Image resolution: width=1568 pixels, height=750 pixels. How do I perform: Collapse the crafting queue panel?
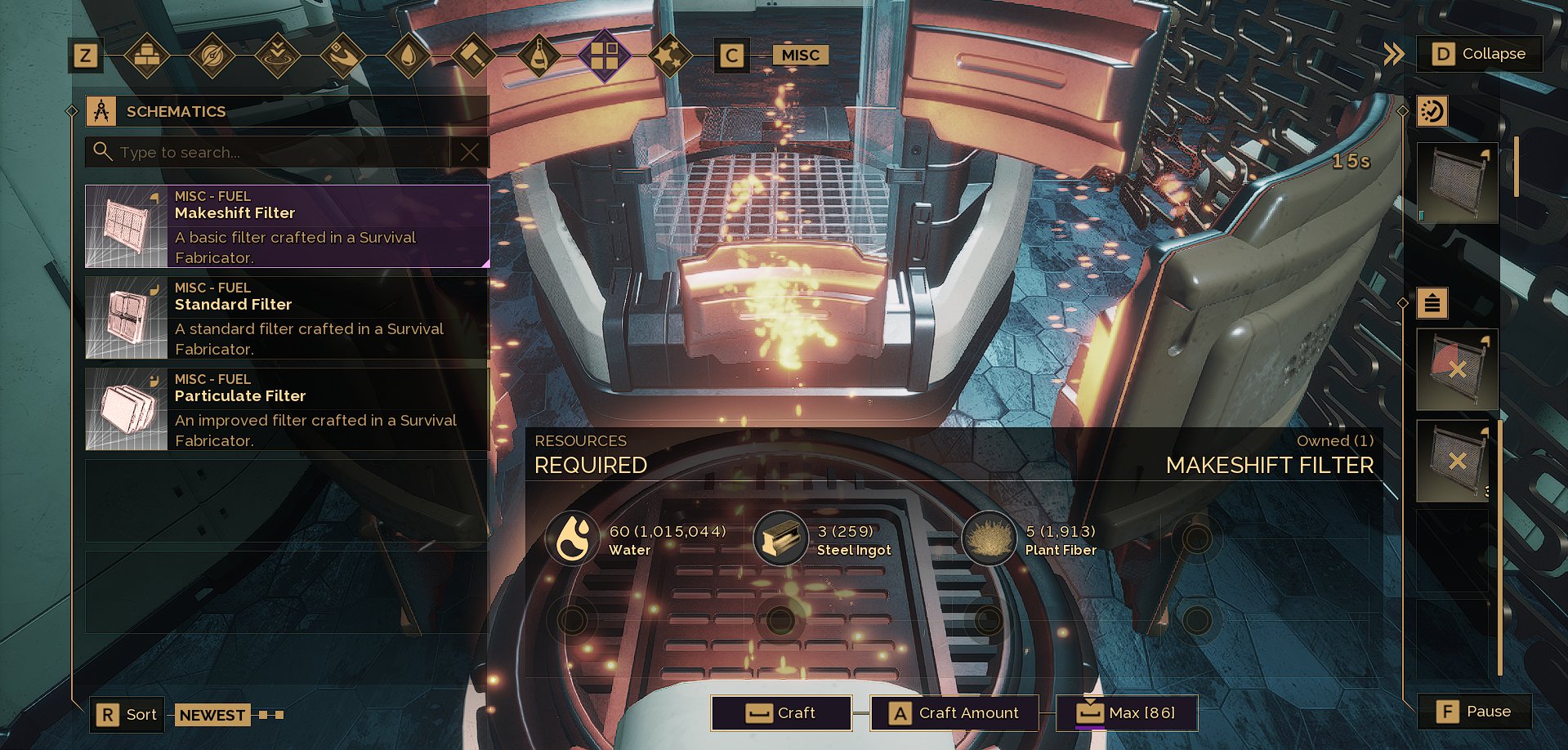[1479, 54]
